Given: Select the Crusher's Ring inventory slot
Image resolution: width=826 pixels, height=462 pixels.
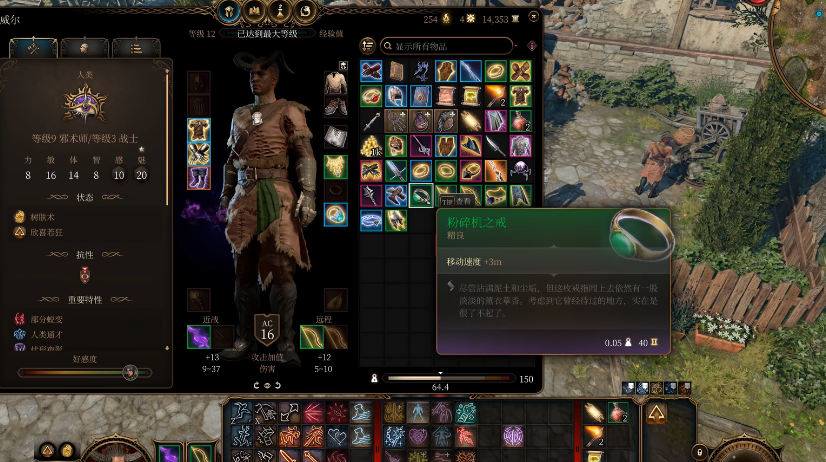Looking at the screenshot, I should point(421,196).
